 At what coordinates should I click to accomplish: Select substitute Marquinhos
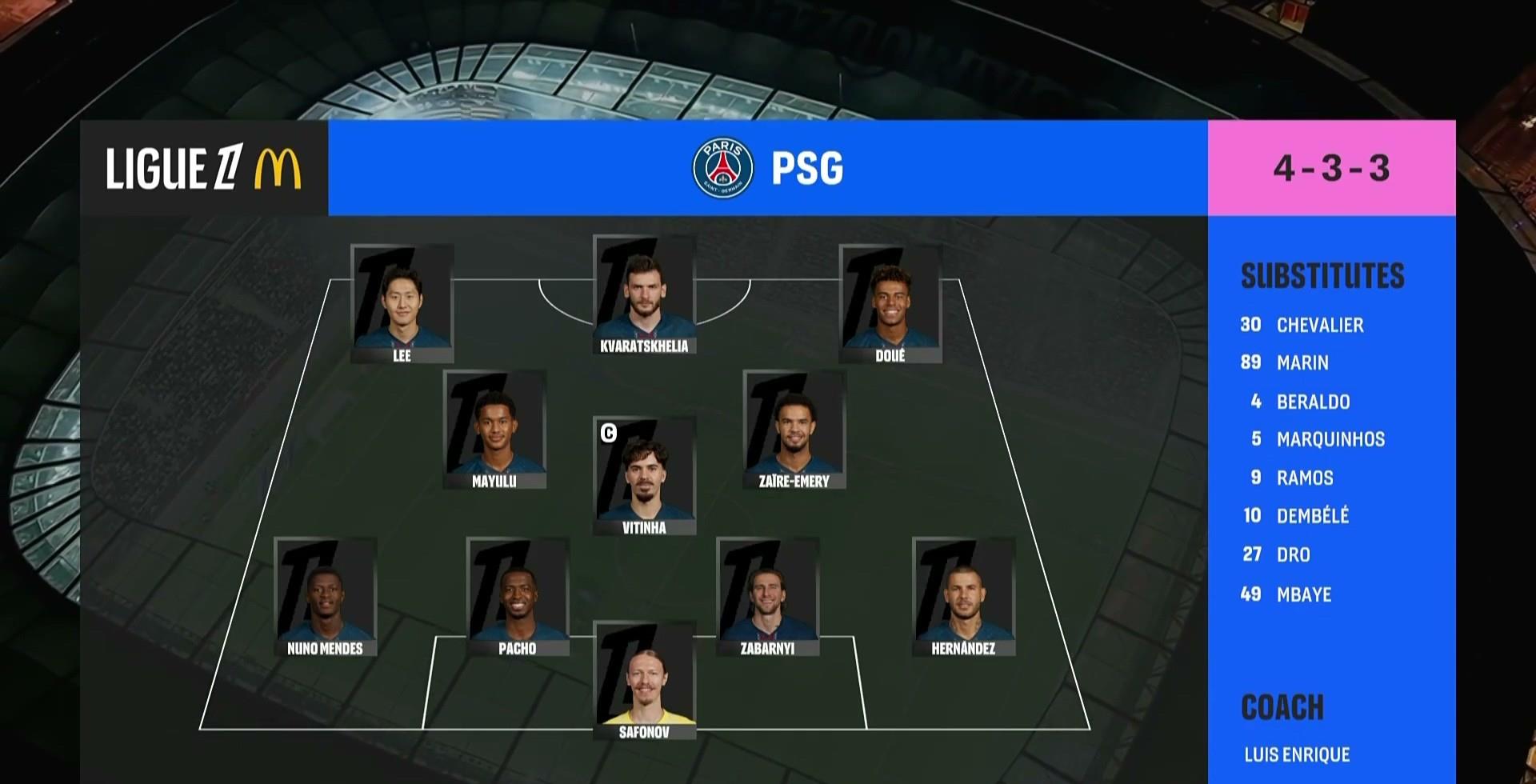[x=1330, y=439]
